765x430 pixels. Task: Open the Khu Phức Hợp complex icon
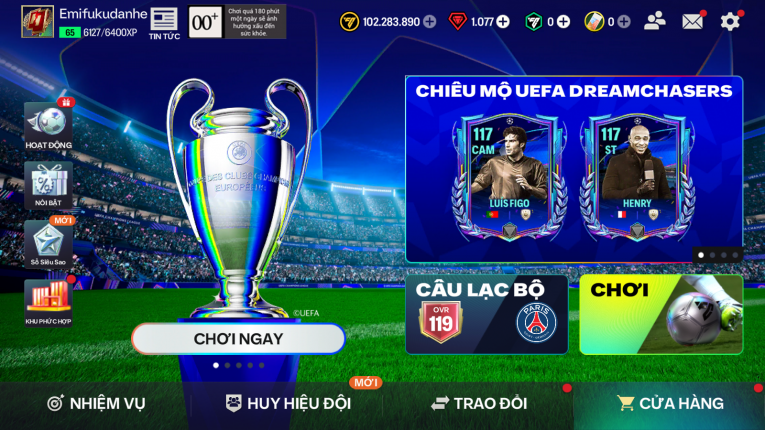(48, 301)
